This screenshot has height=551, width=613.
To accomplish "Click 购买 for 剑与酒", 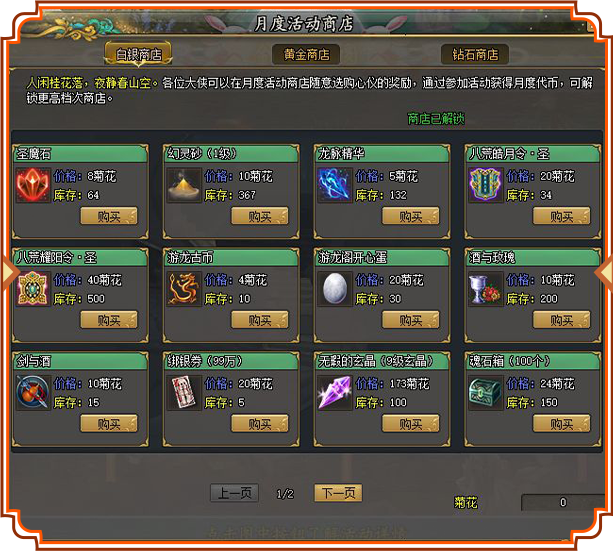I will click(108, 424).
